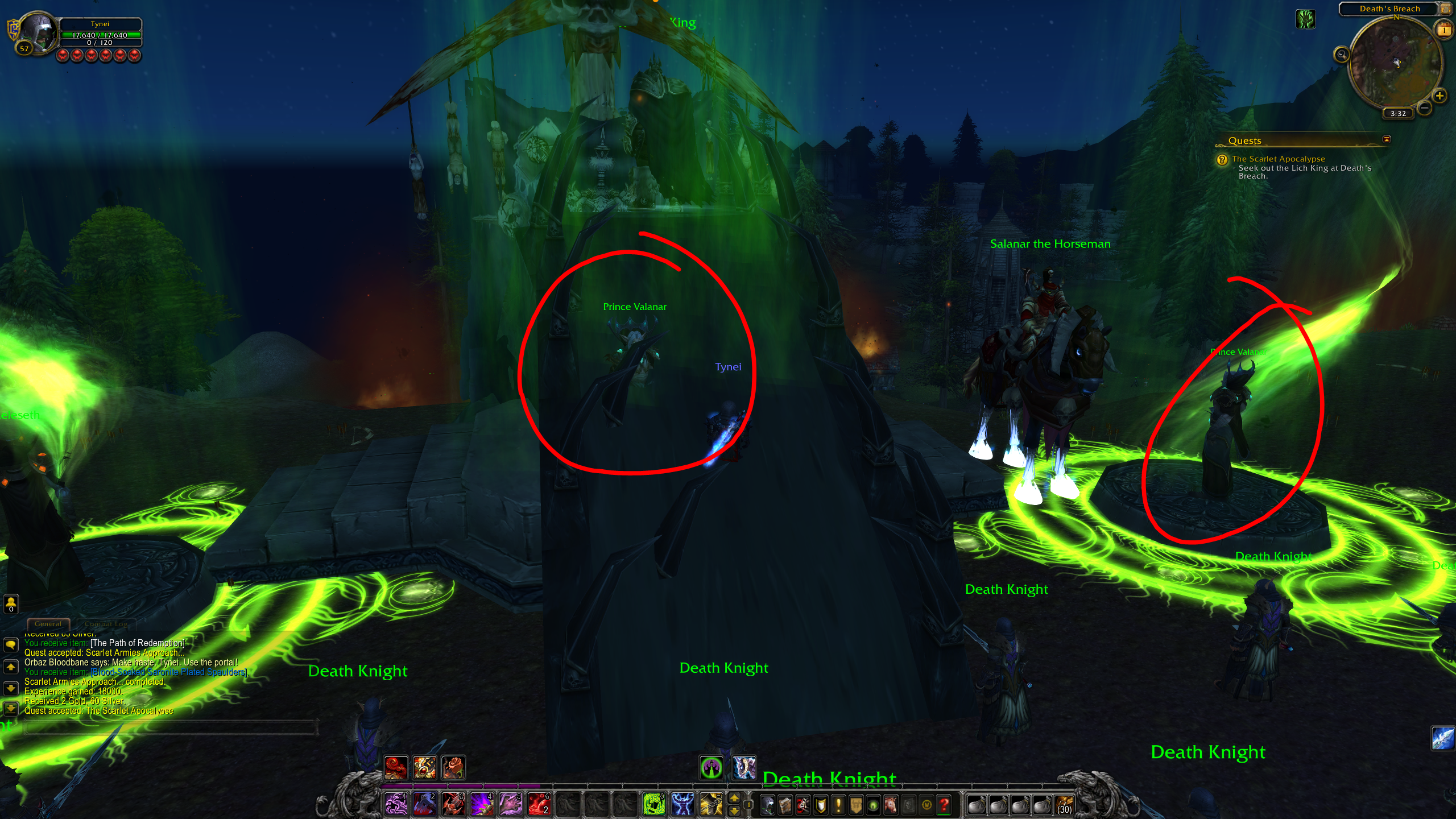Open the social friends button showing 0
Screen dimensions: 1456x819
pos(11,603)
